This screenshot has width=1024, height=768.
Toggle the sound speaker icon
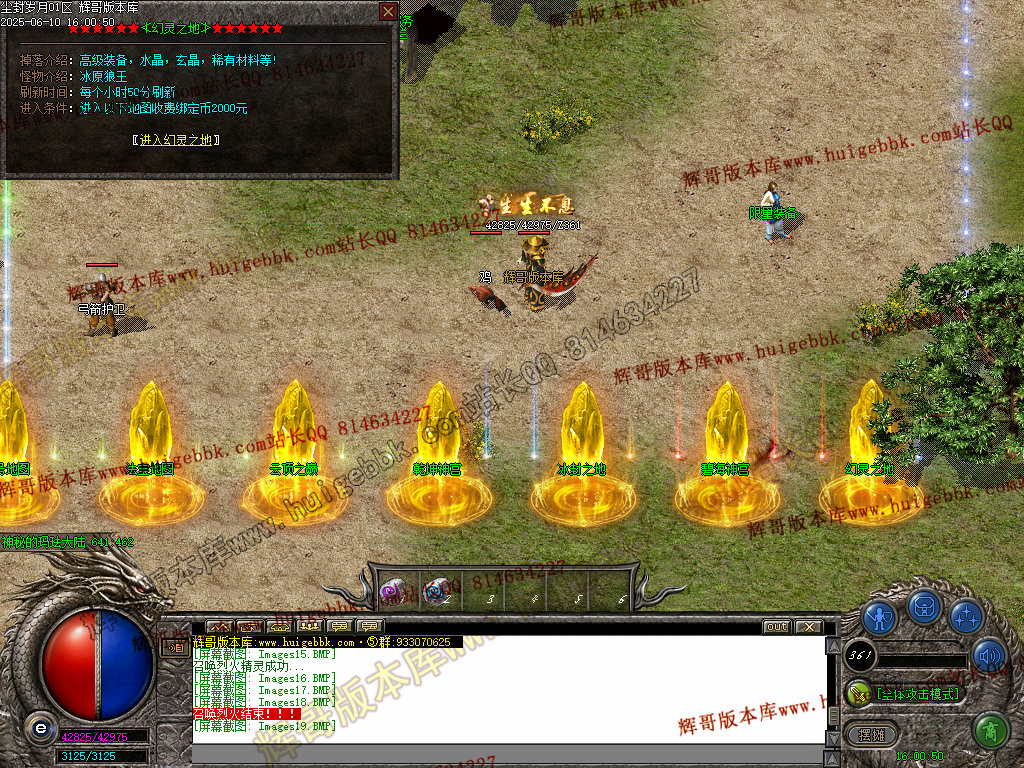[x=988, y=655]
